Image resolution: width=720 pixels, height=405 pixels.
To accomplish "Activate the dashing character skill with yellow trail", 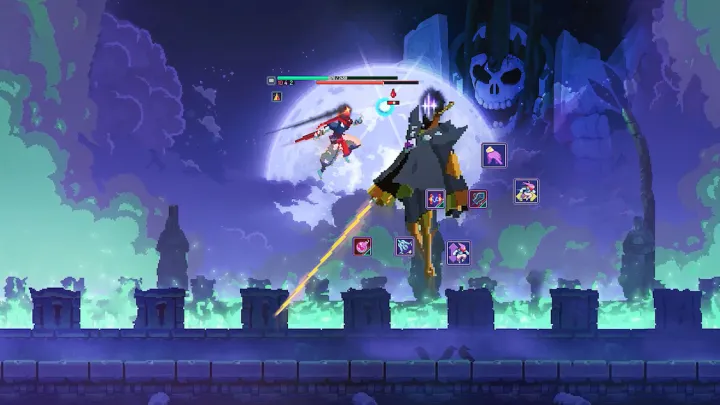I will [x=526, y=191].
